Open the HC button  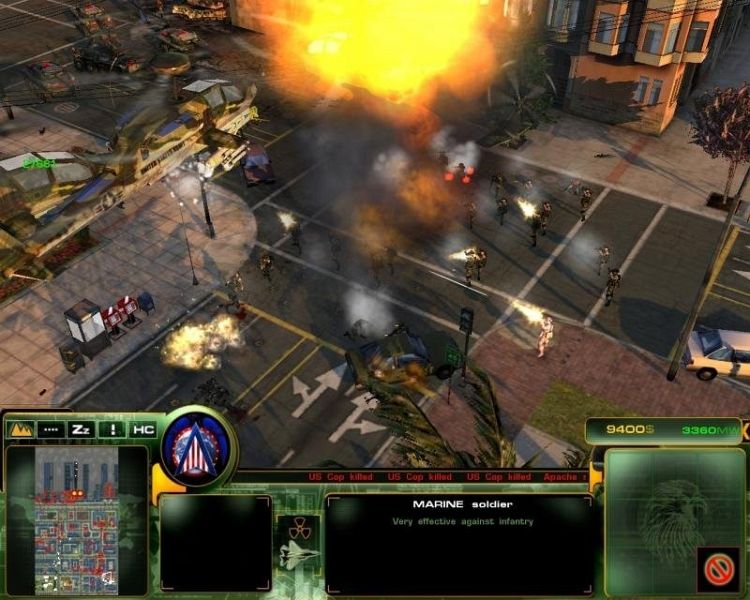[x=142, y=428]
